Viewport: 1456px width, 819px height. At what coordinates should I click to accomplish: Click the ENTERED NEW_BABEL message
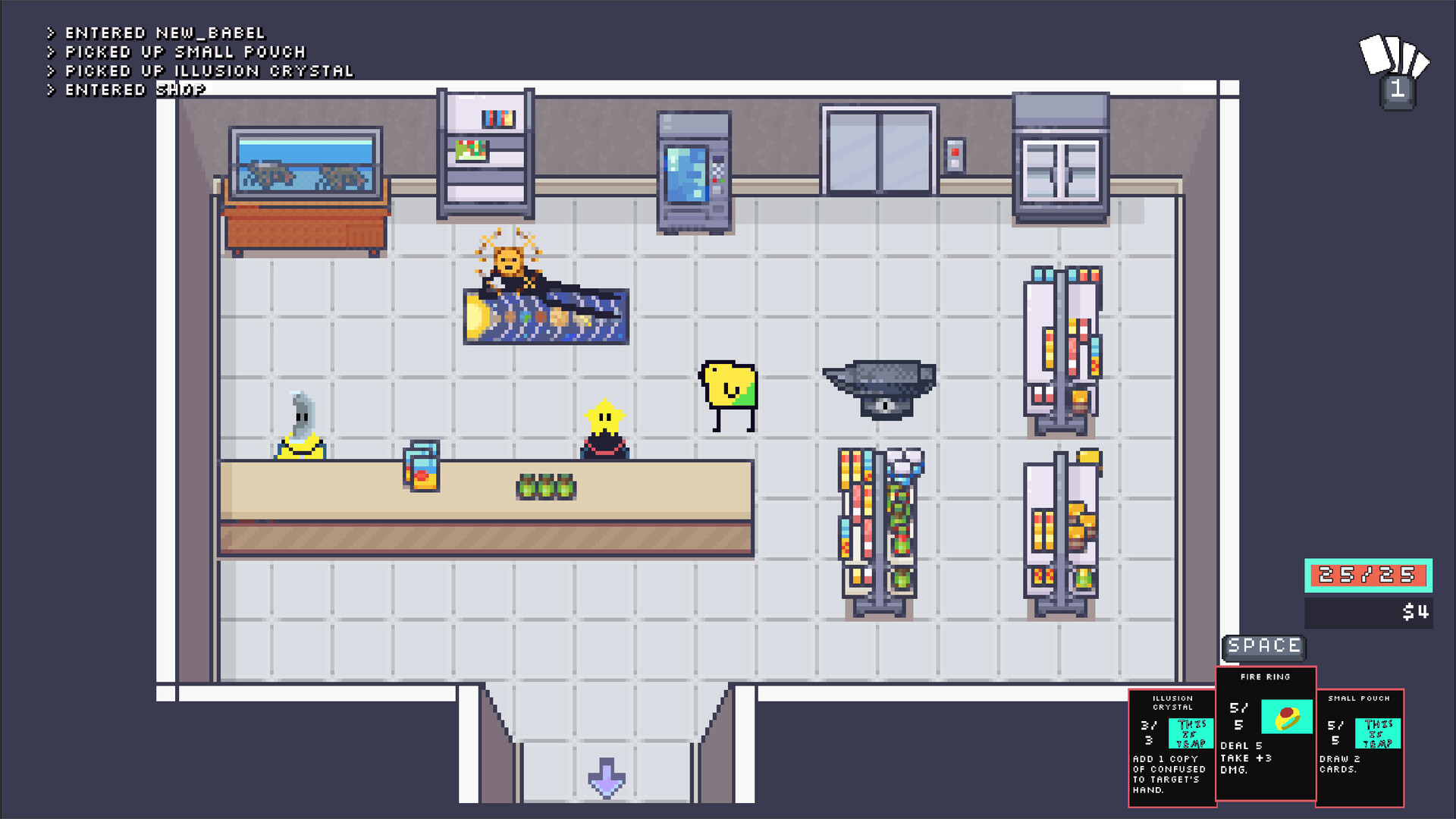155,33
